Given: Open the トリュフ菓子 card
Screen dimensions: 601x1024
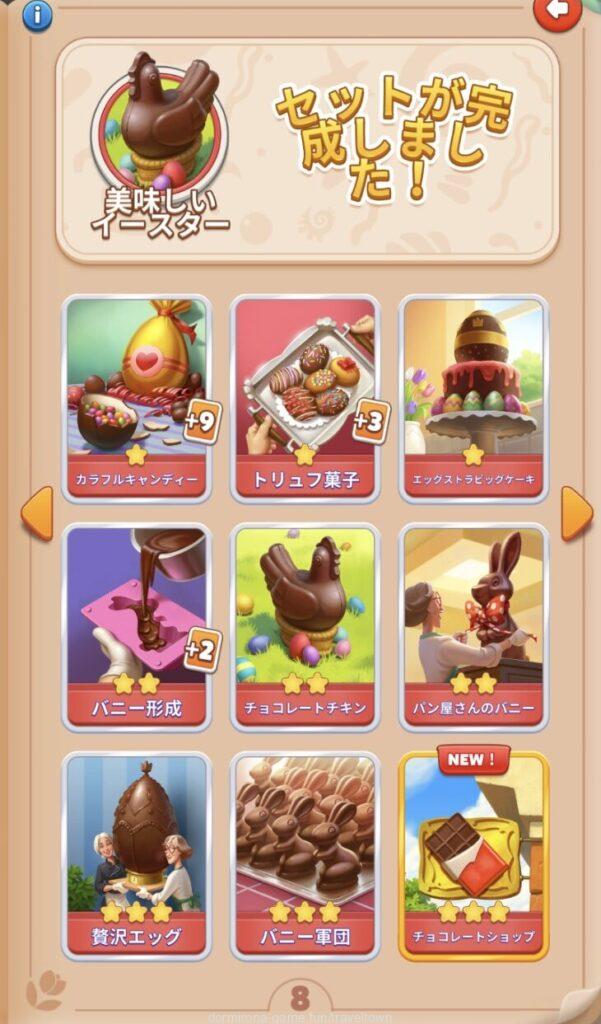Looking at the screenshot, I should [x=306, y=397].
